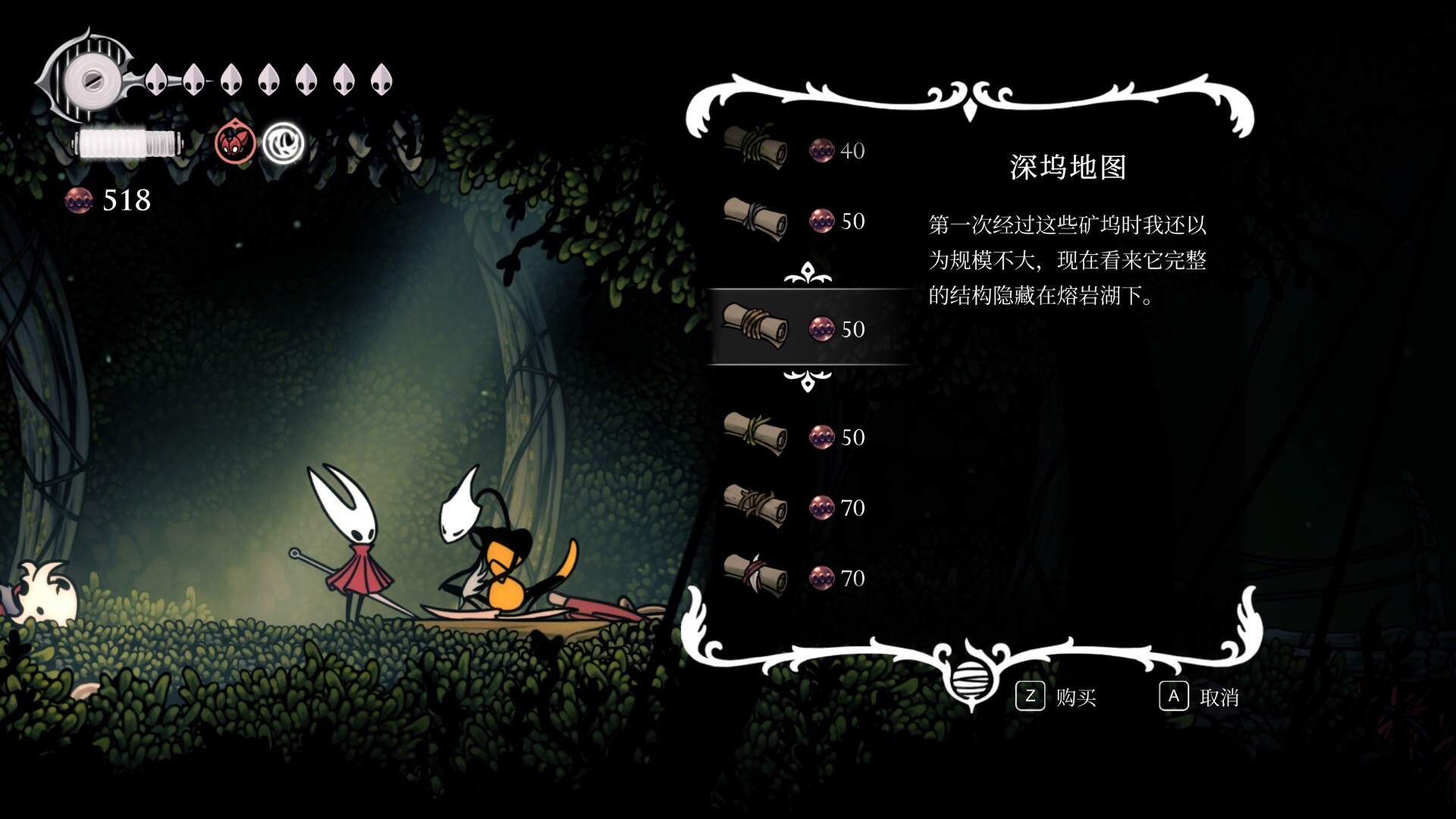The height and width of the screenshot is (819, 1456).
Task: Select the highlighted Deep Docks map row
Action: coord(808,328)
